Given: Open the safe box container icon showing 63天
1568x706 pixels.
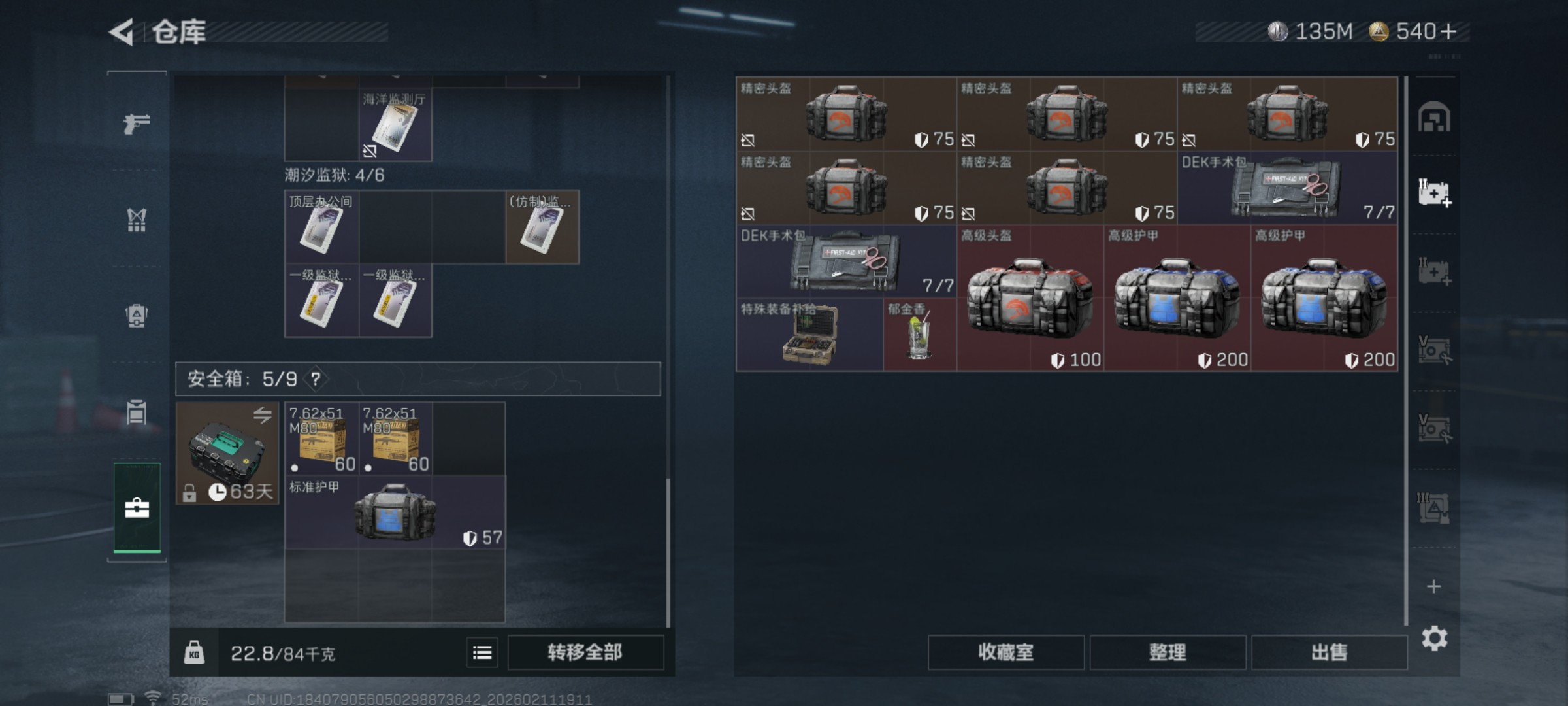Looking at the screenshot, I should click(227, 453).
